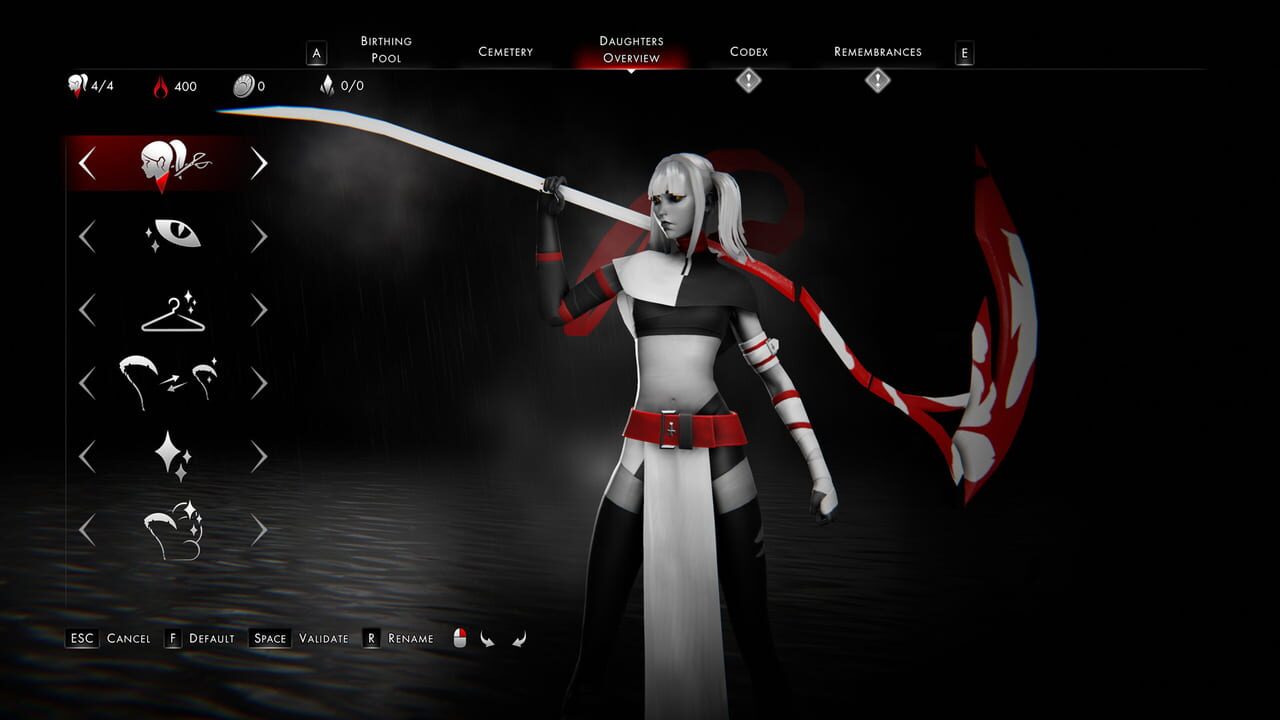Click the notification diamond above Codex
This screenshot has height=720, width=1280.
pos(750,81)
